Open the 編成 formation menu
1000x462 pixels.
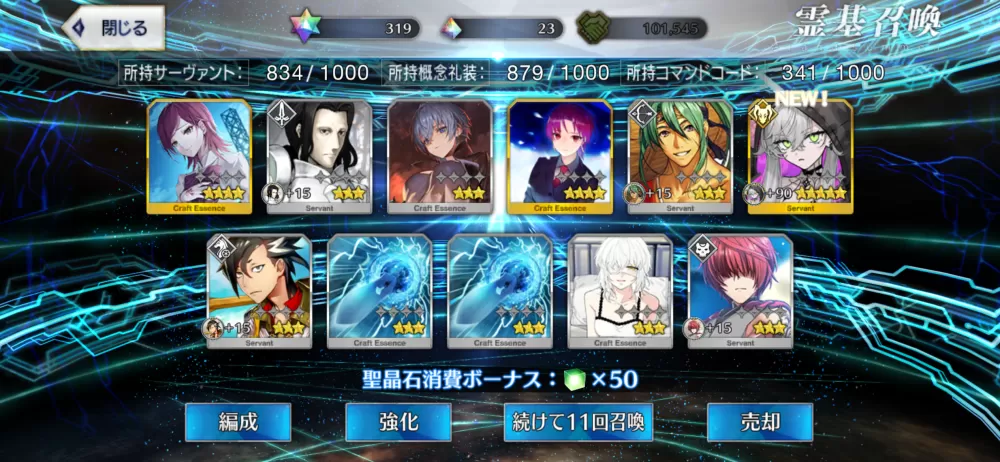pos(238,422)
